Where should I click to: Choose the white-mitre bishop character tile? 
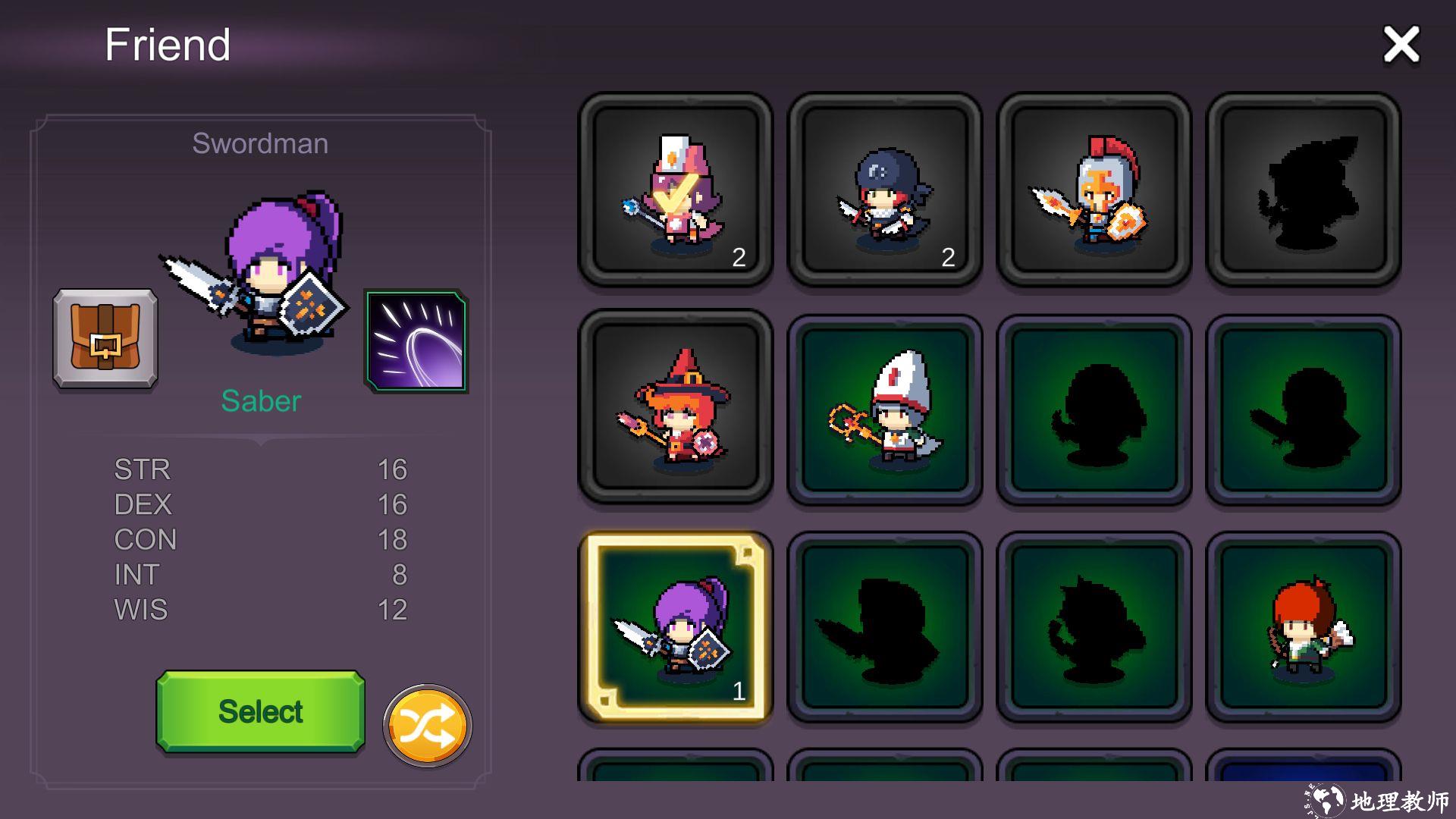point(884,409)
